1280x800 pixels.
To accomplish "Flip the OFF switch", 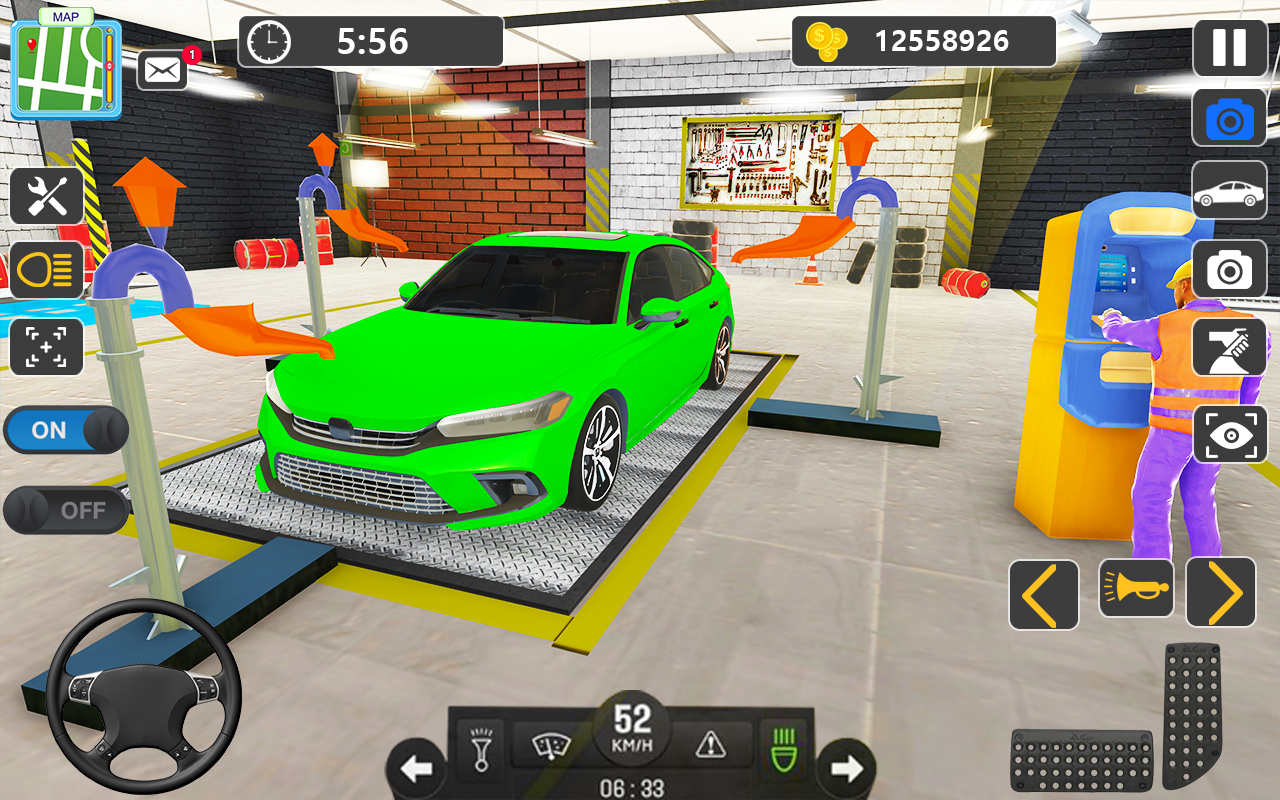I will (x=65, y=510).
